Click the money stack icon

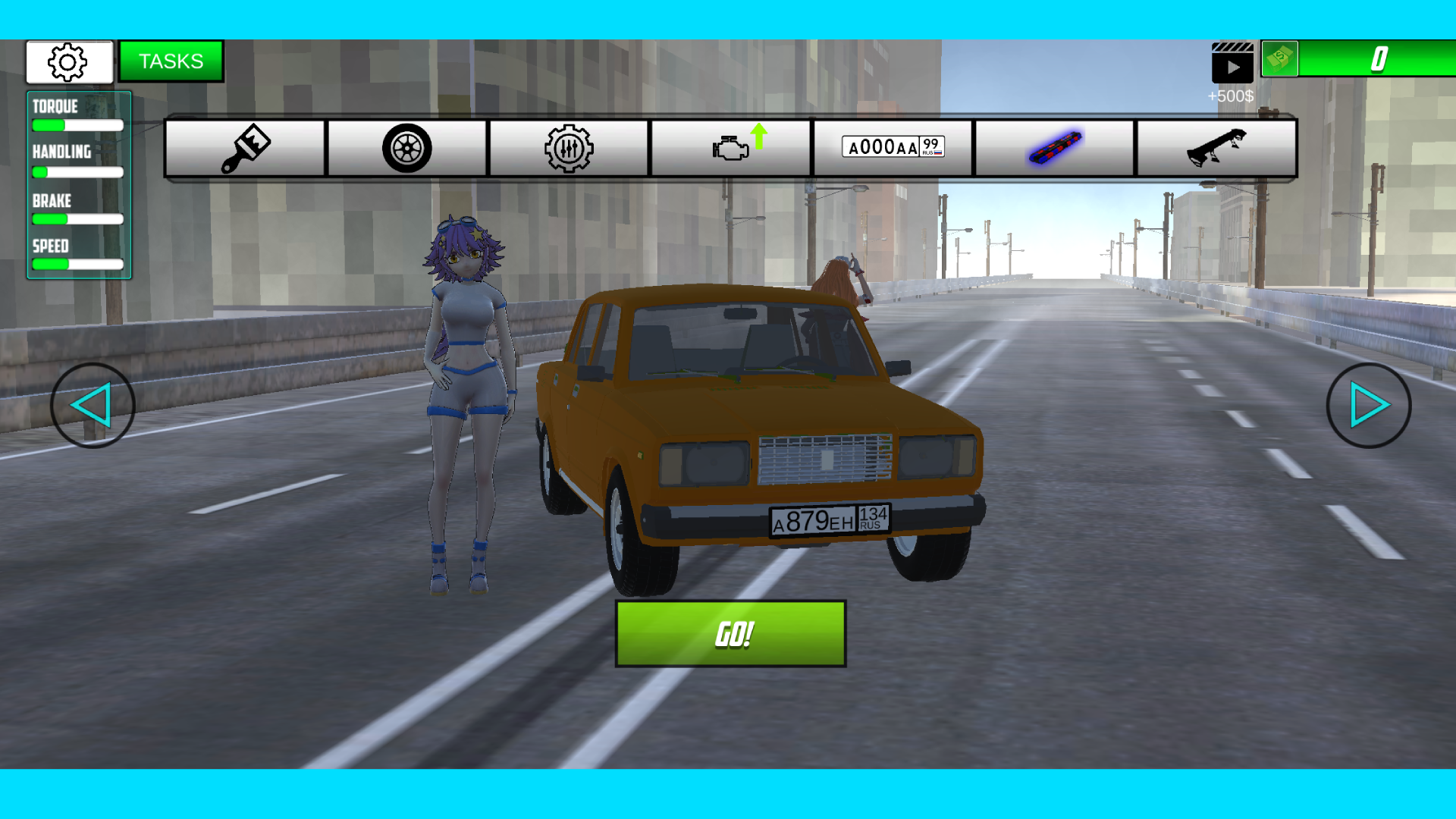1279,60
